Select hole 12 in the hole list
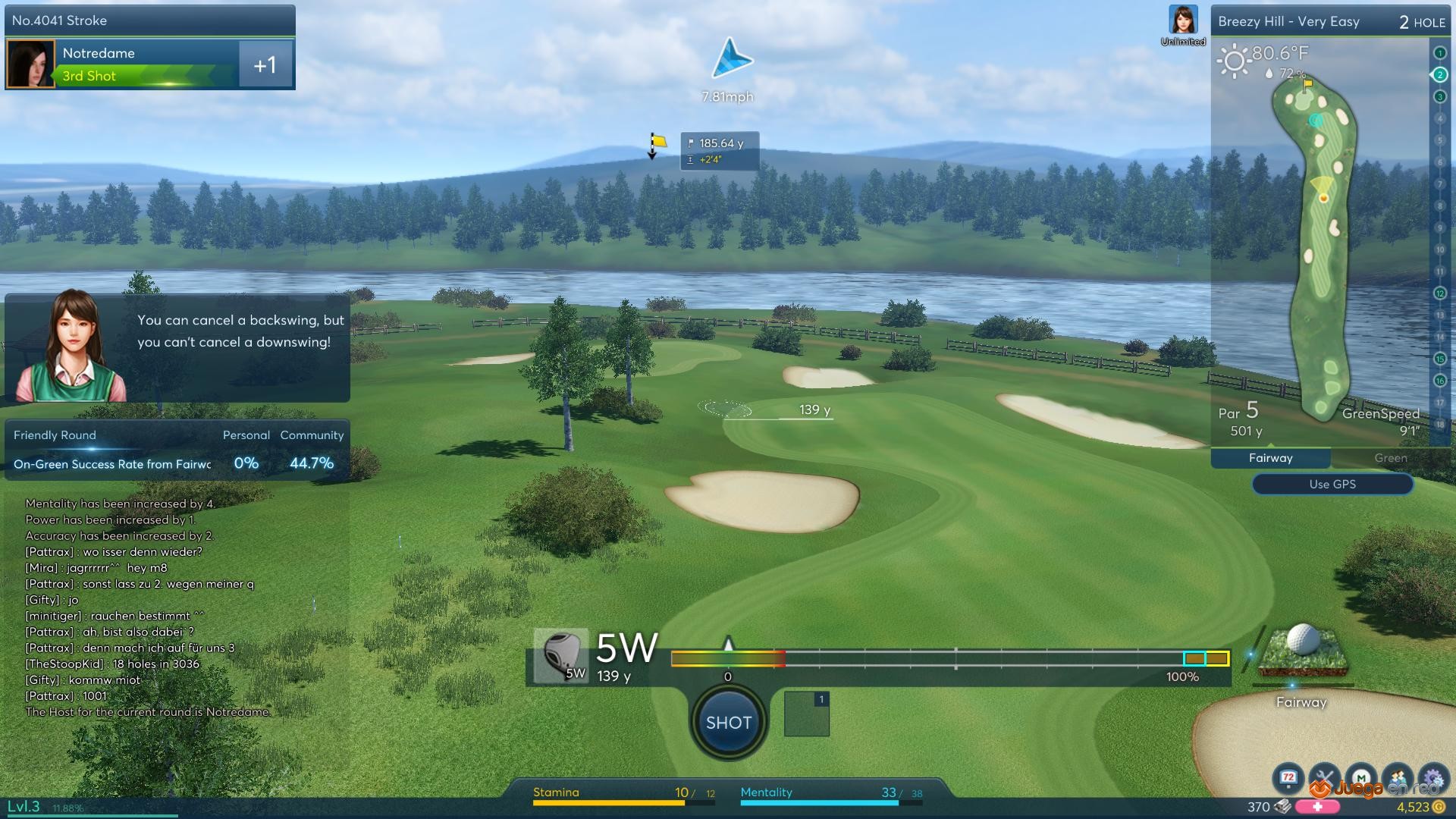 1439,293
